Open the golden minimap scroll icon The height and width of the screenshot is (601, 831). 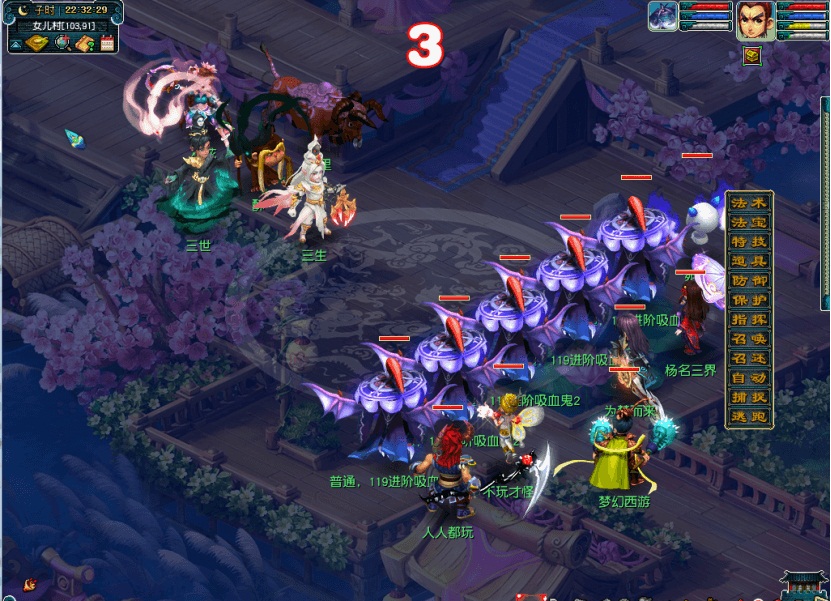(37, 43)
